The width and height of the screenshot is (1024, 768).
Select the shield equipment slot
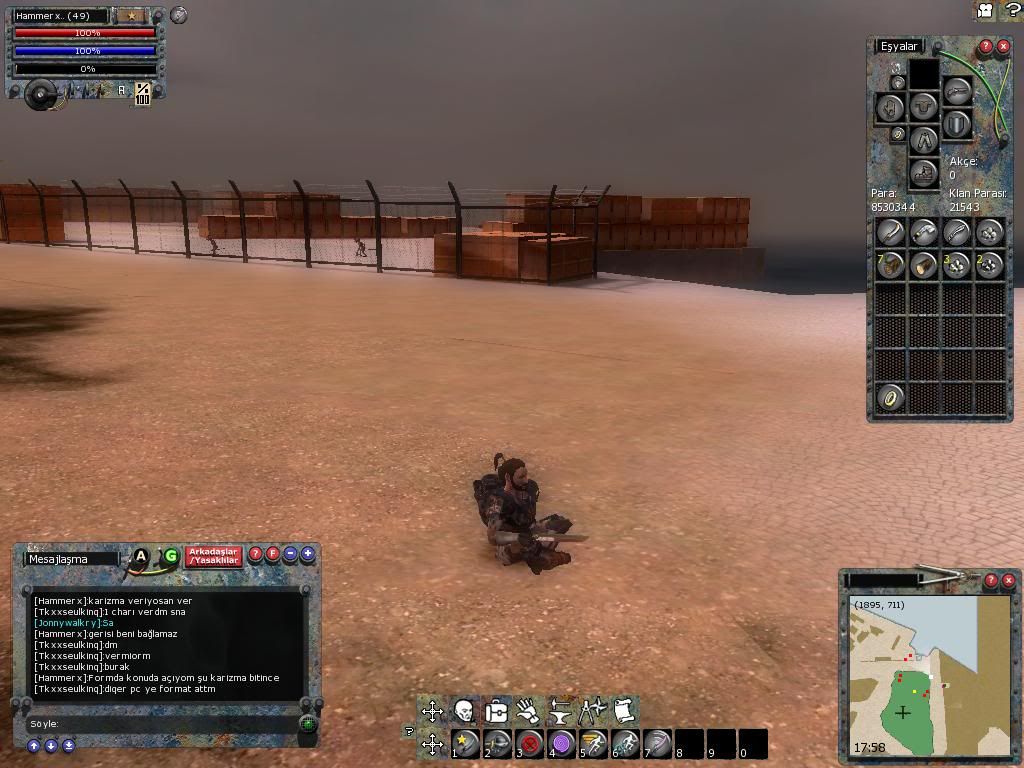click(x=957, y=124)
